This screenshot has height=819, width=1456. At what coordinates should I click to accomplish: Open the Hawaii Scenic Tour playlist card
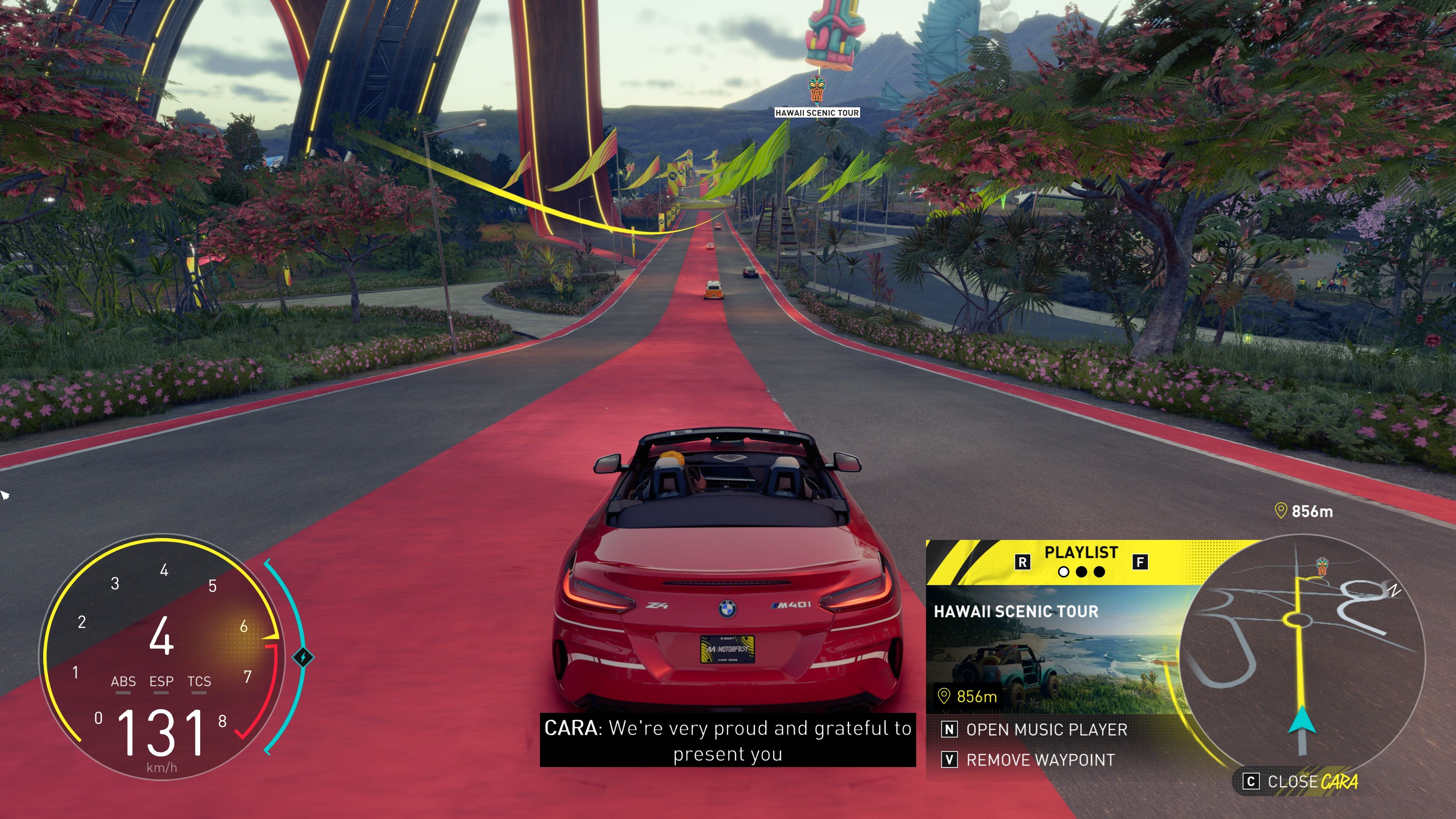pyautogui.click(x=1051, y=650)
